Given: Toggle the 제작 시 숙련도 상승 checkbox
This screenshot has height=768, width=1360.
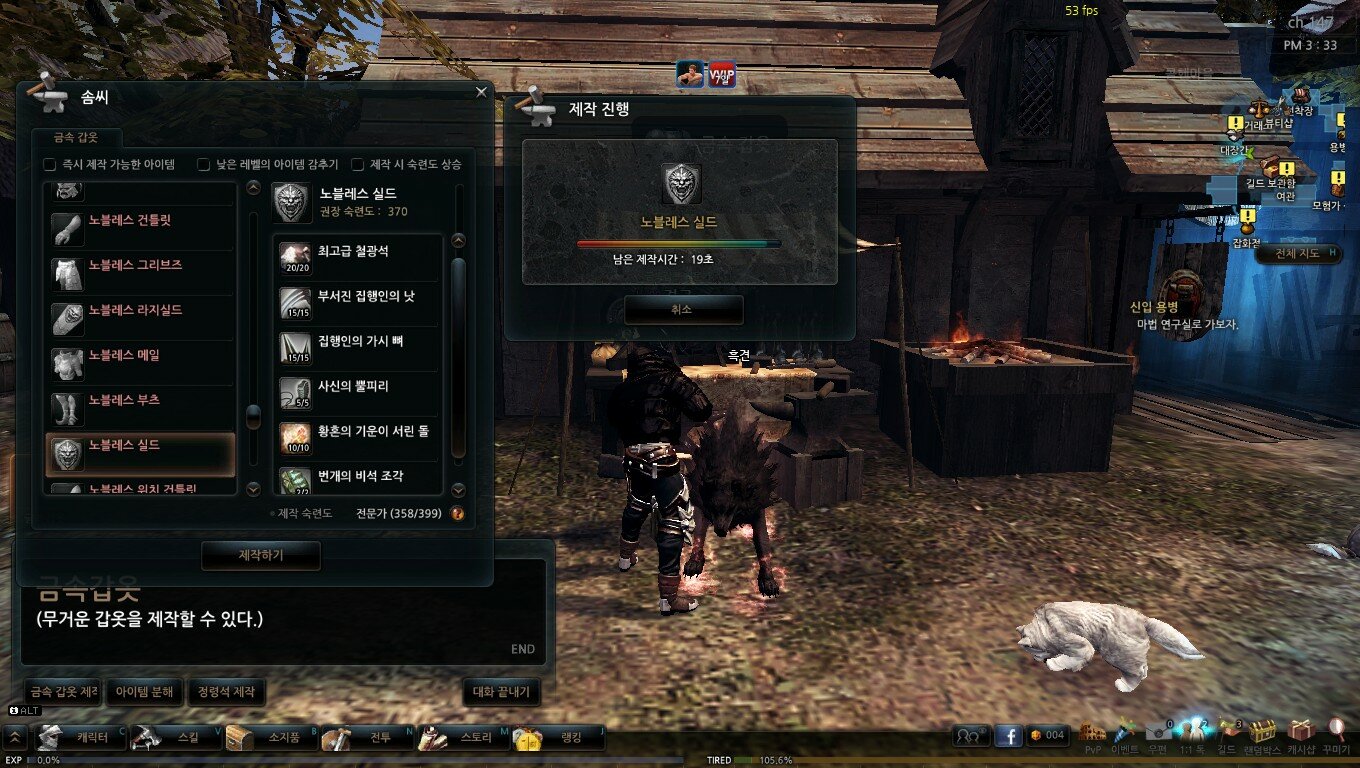Looking at the screenshot, I should (357, 164).
